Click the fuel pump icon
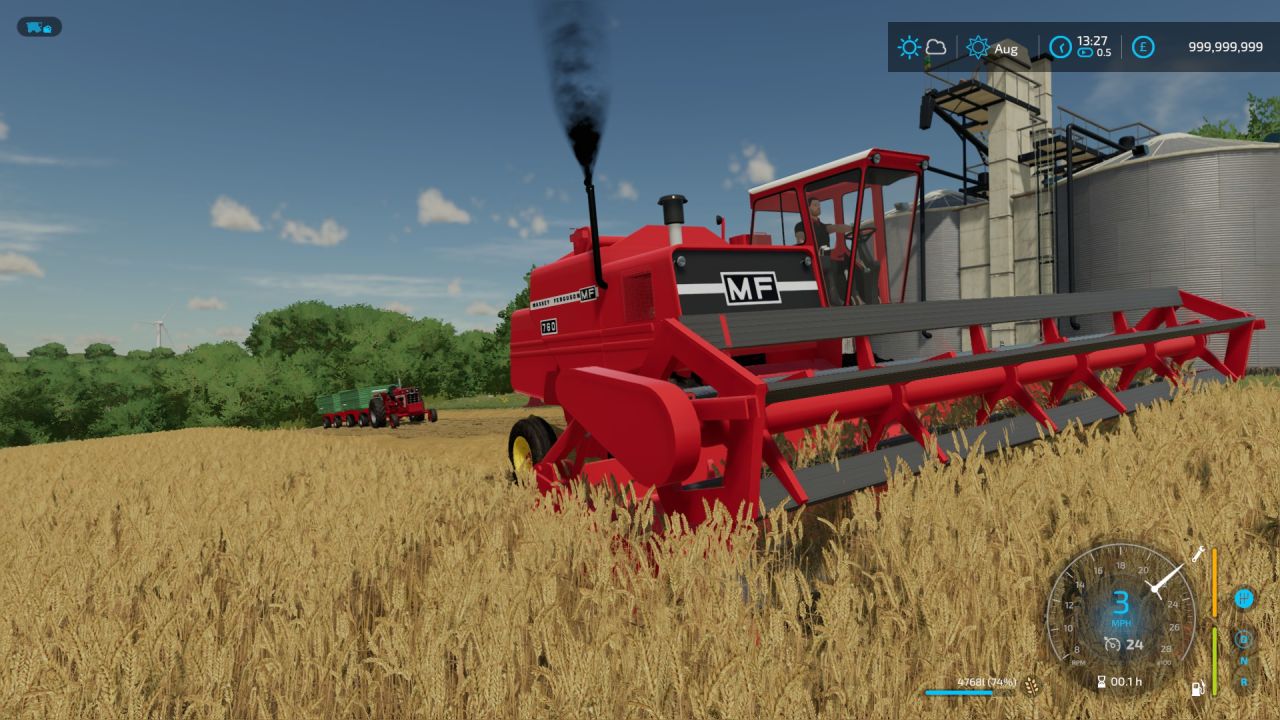This screenshot has width=1280, height=720. coord(1197,688)
